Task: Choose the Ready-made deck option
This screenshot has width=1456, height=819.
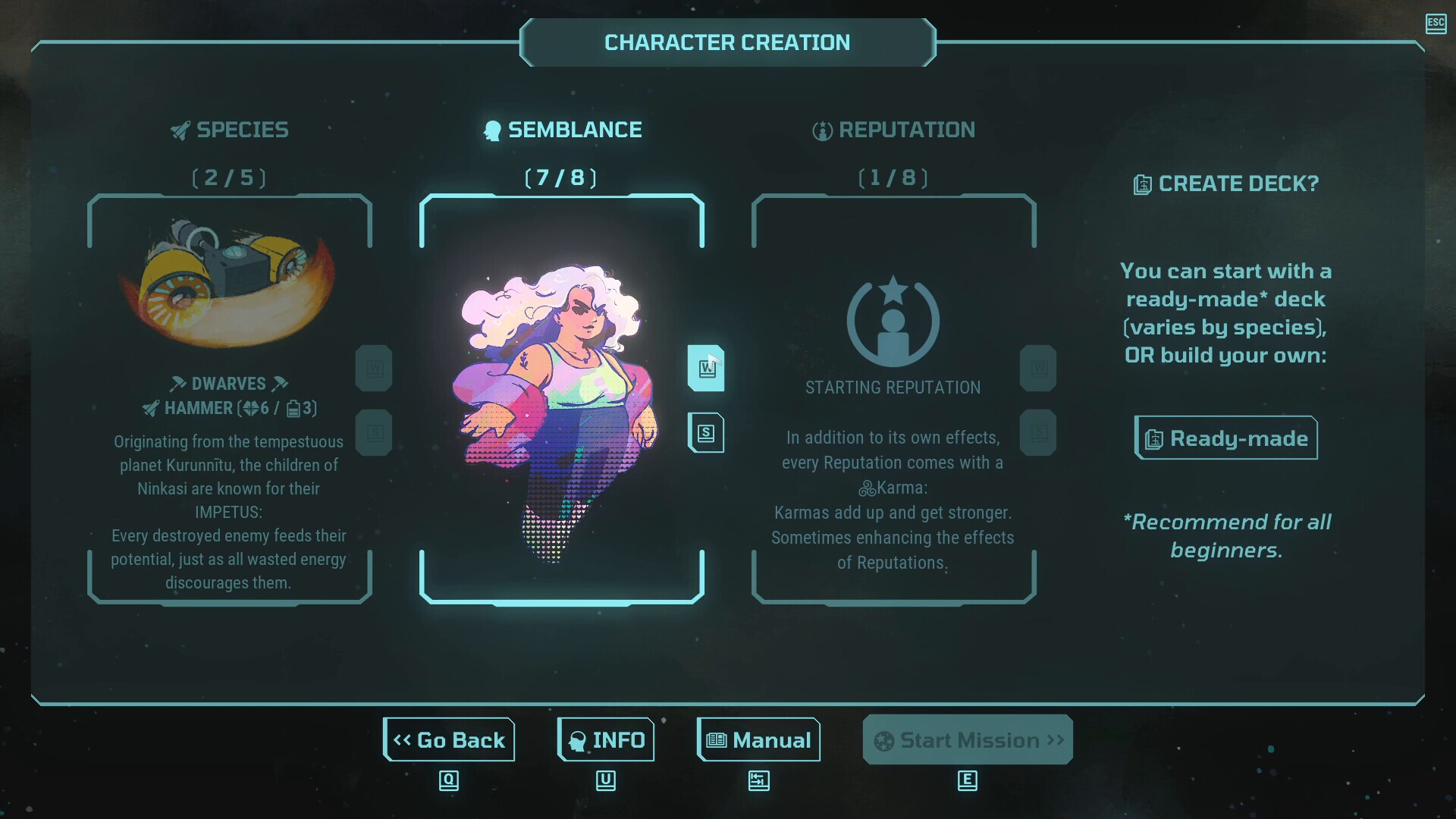Action: pyautogui.click(x=1225, y=438)
